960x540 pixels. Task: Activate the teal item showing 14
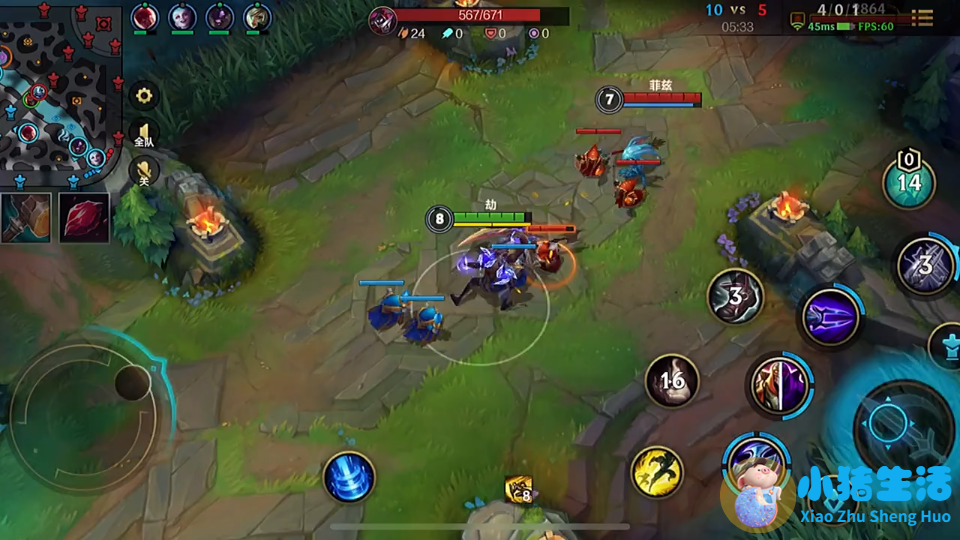(x=908, y=181)
